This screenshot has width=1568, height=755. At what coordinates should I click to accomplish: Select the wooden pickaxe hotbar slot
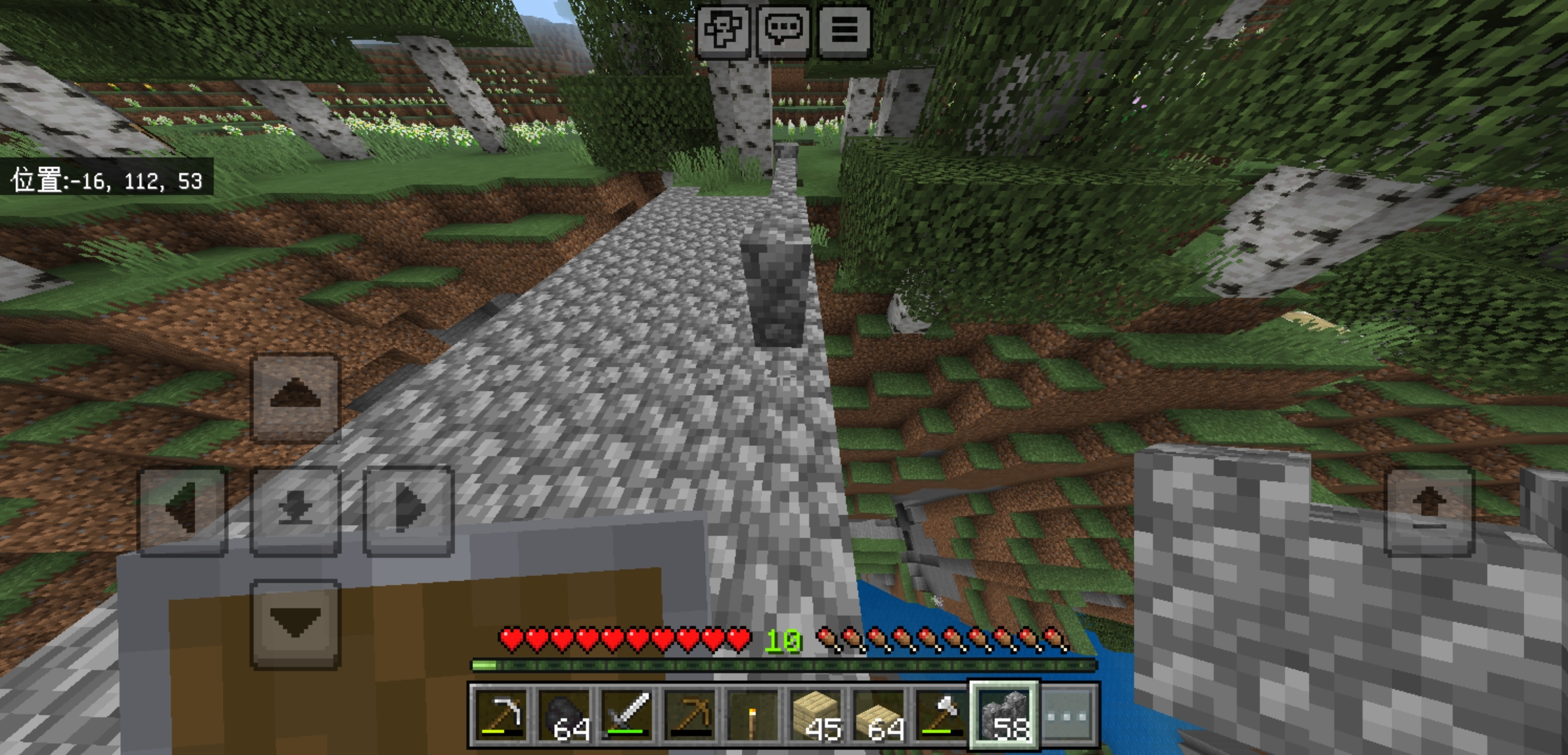point(690,715)
